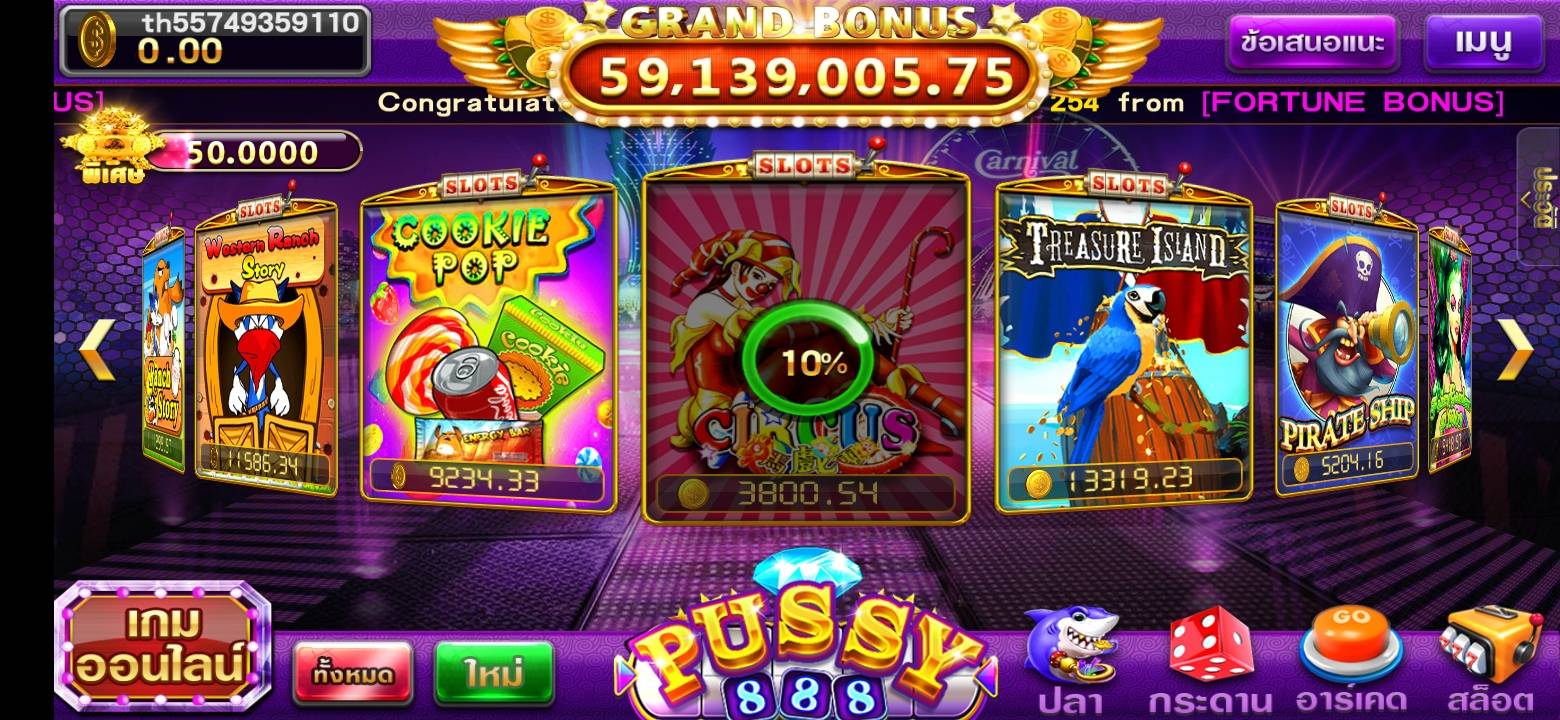Screen dimensions: 1560x720
Task: Tap the account coin balance panel
Action: tap(215, 40)
